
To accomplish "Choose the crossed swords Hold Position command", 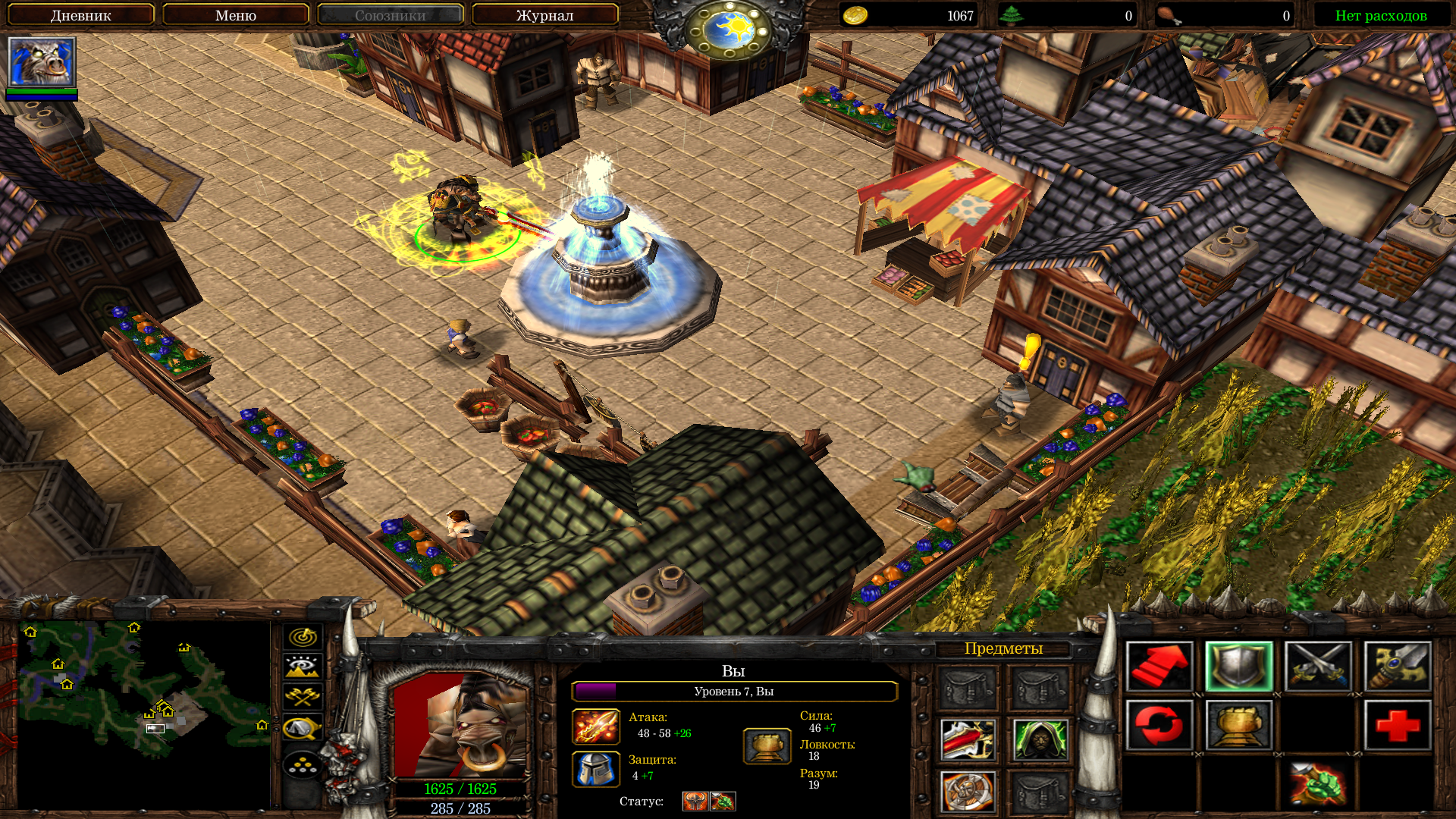I will coord(1319,667).
